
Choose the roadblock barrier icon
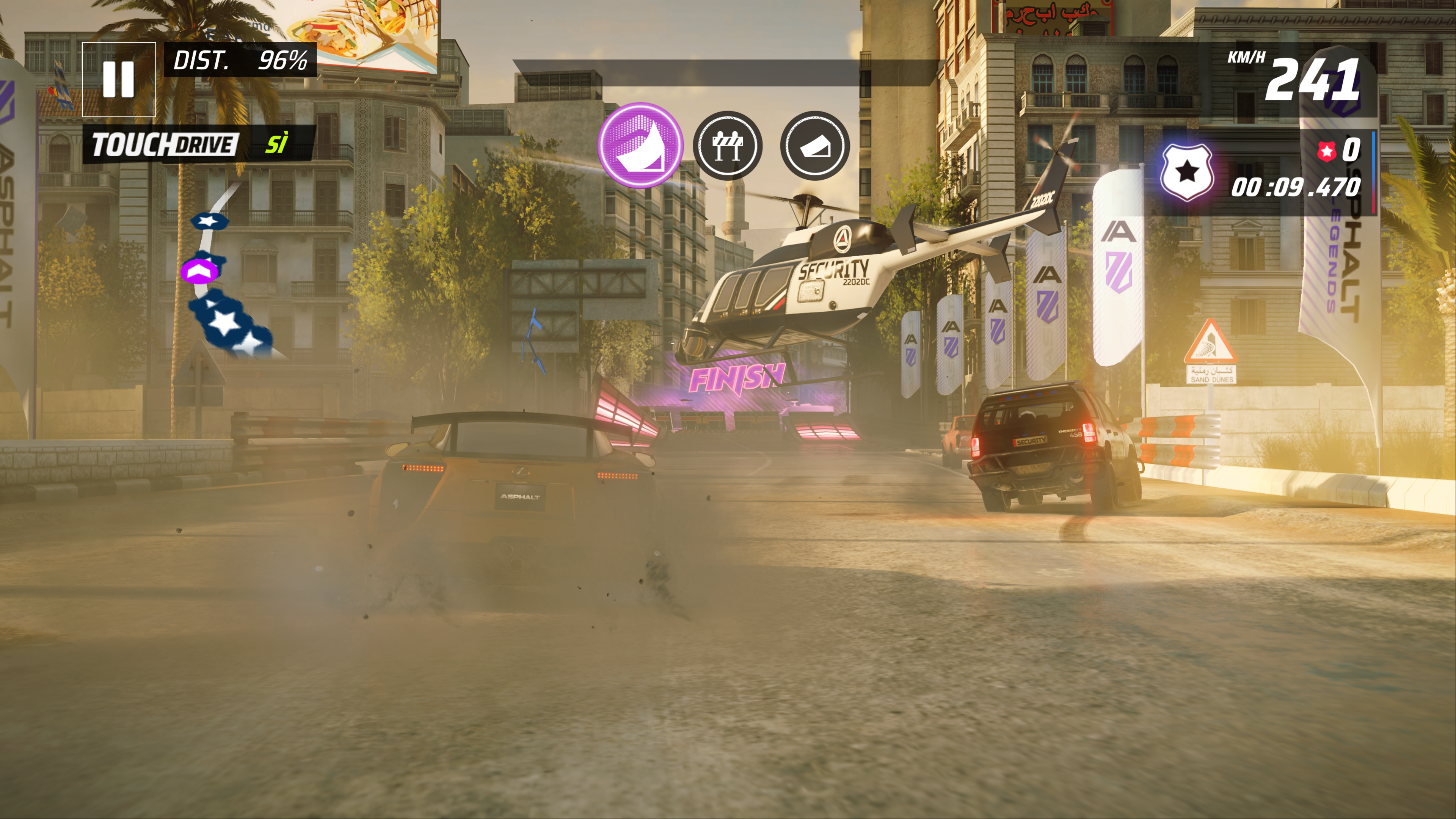[x=728, y=146]
